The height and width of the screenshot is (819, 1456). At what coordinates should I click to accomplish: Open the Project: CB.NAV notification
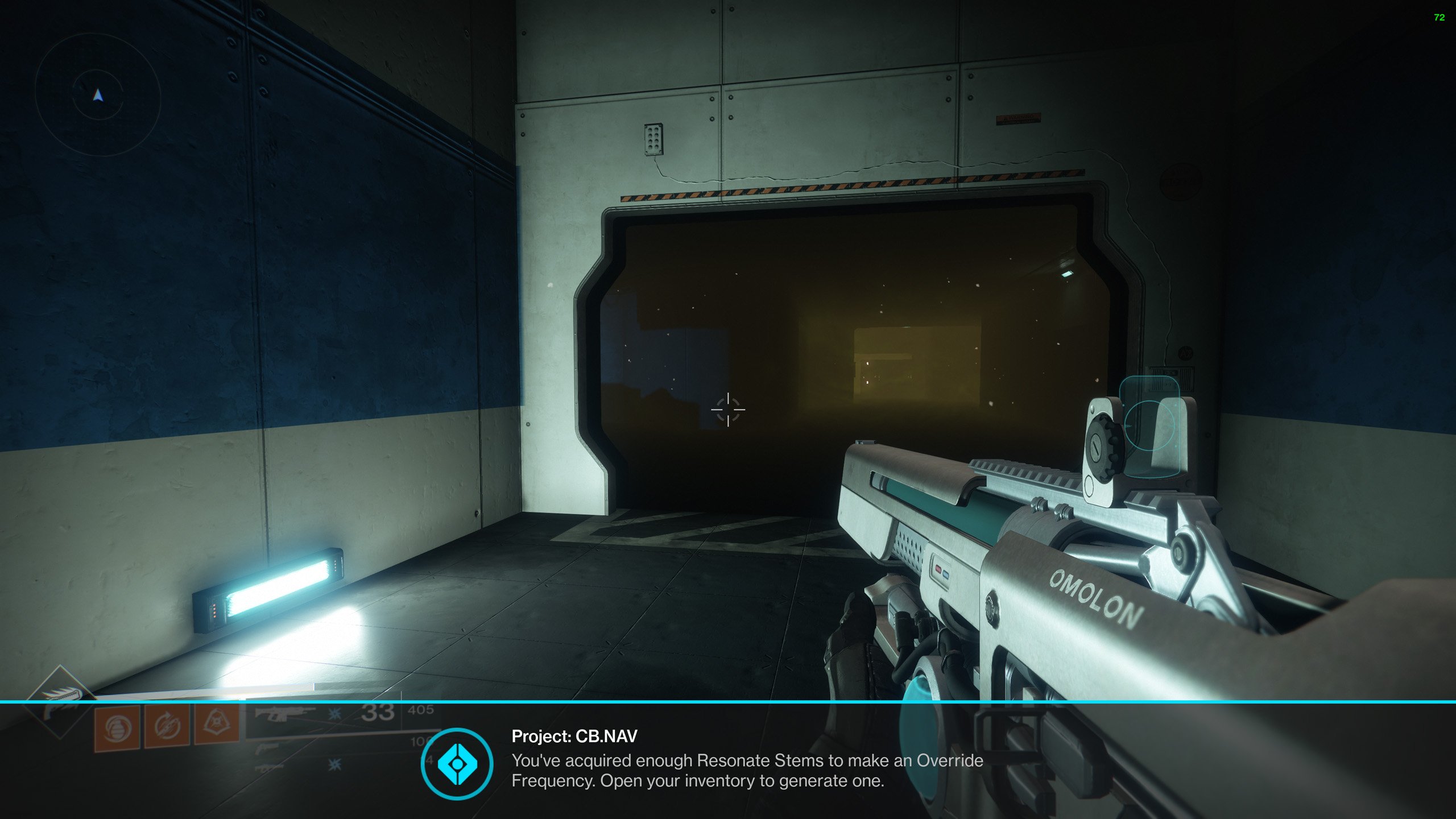tap(746, 760)
